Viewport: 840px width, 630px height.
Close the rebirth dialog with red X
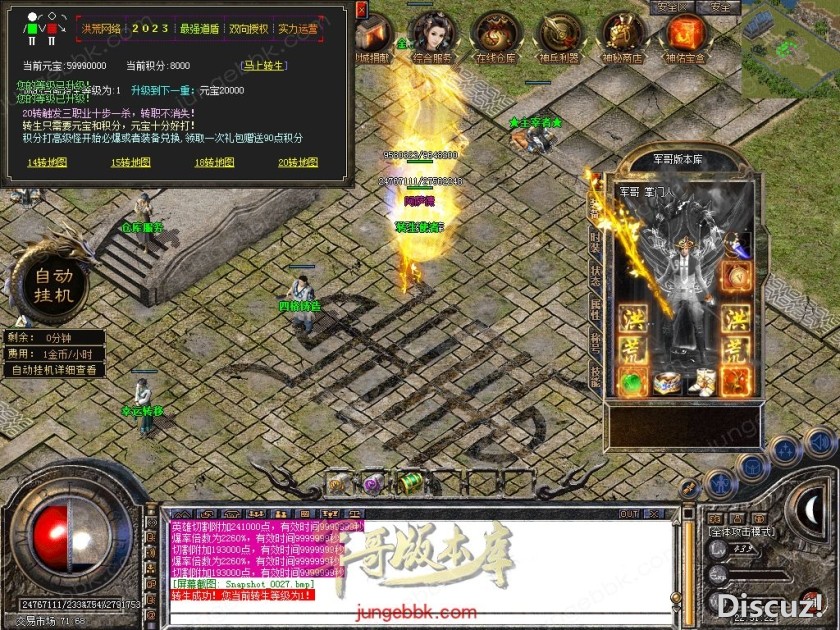point(362,8)
